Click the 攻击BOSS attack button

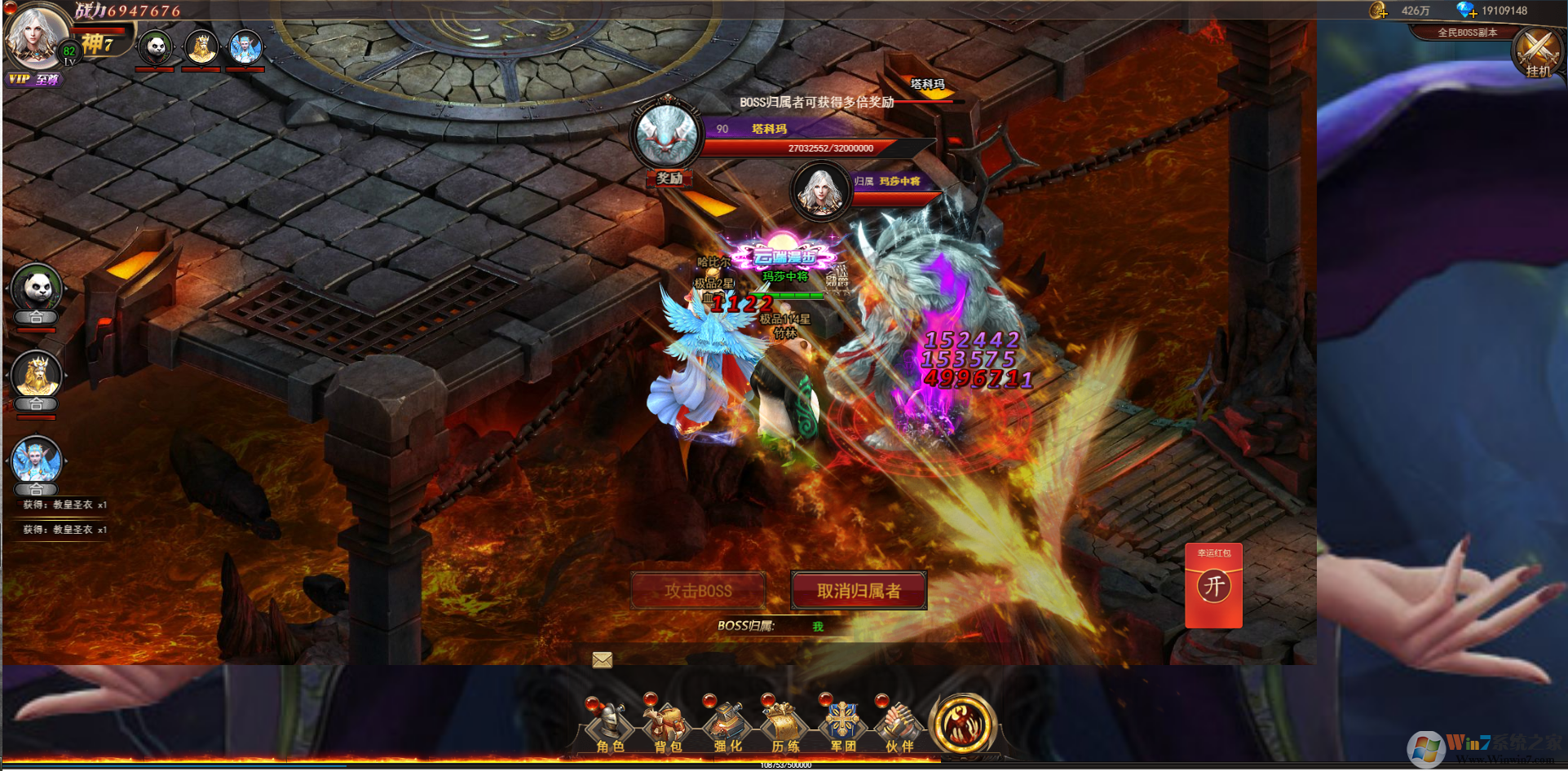click(x=698, y=590)
